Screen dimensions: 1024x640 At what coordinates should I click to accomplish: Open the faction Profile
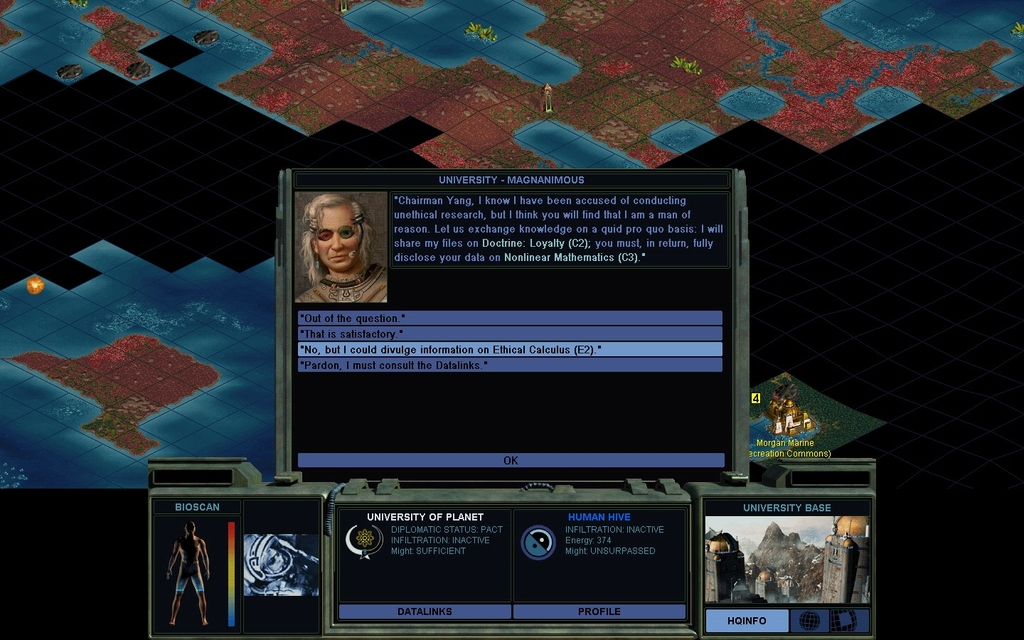click(x=599, y=611)
